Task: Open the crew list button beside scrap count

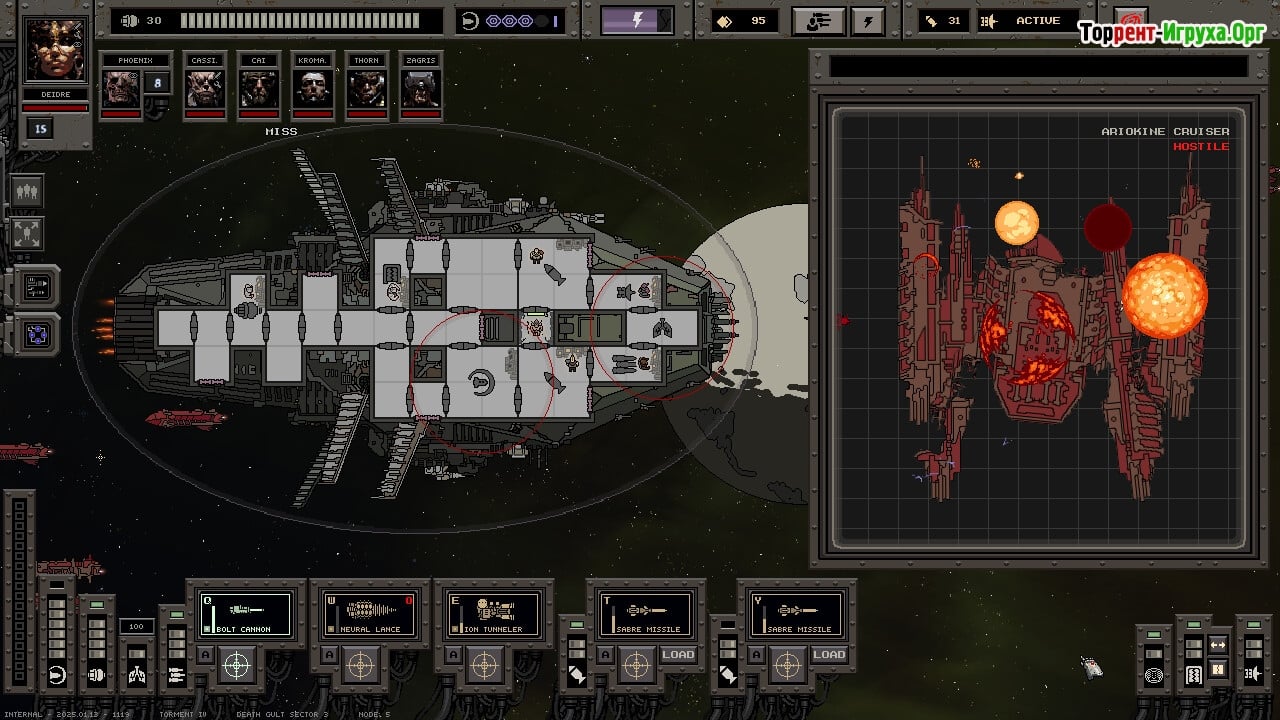Action: (x=818, y=21)
